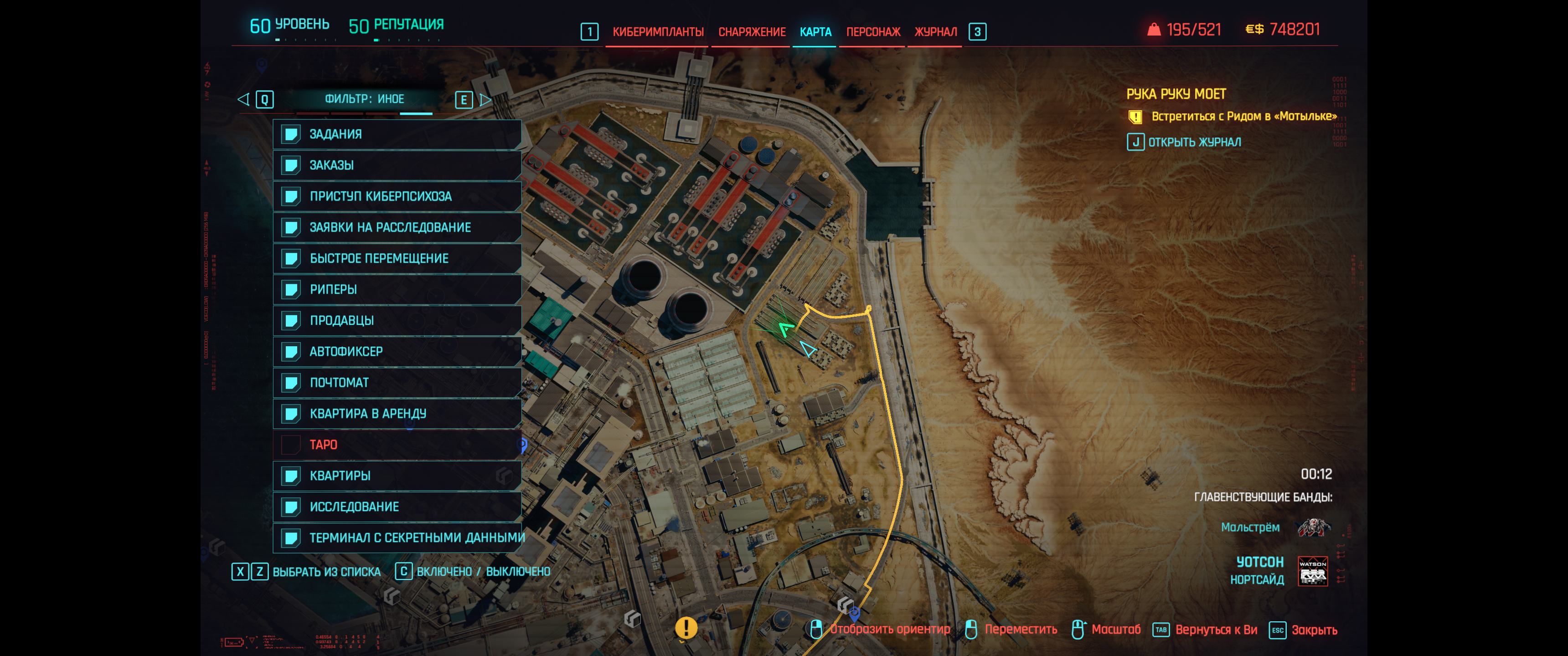Select the yellow exclamation quest marker on map
Viewport: 1568px width, 656px height.
tap(686, 627)
